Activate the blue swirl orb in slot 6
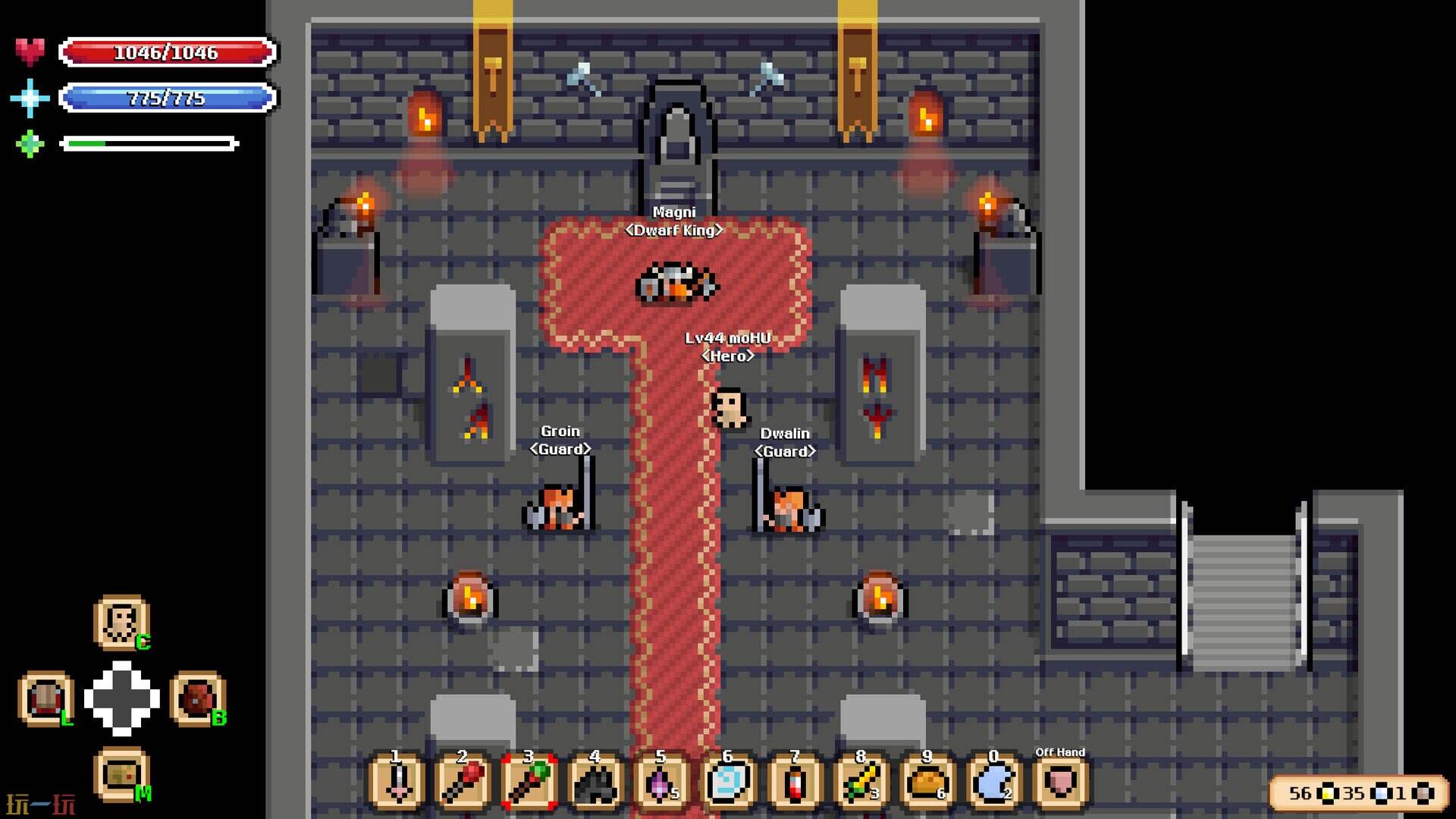 [727, 782]
